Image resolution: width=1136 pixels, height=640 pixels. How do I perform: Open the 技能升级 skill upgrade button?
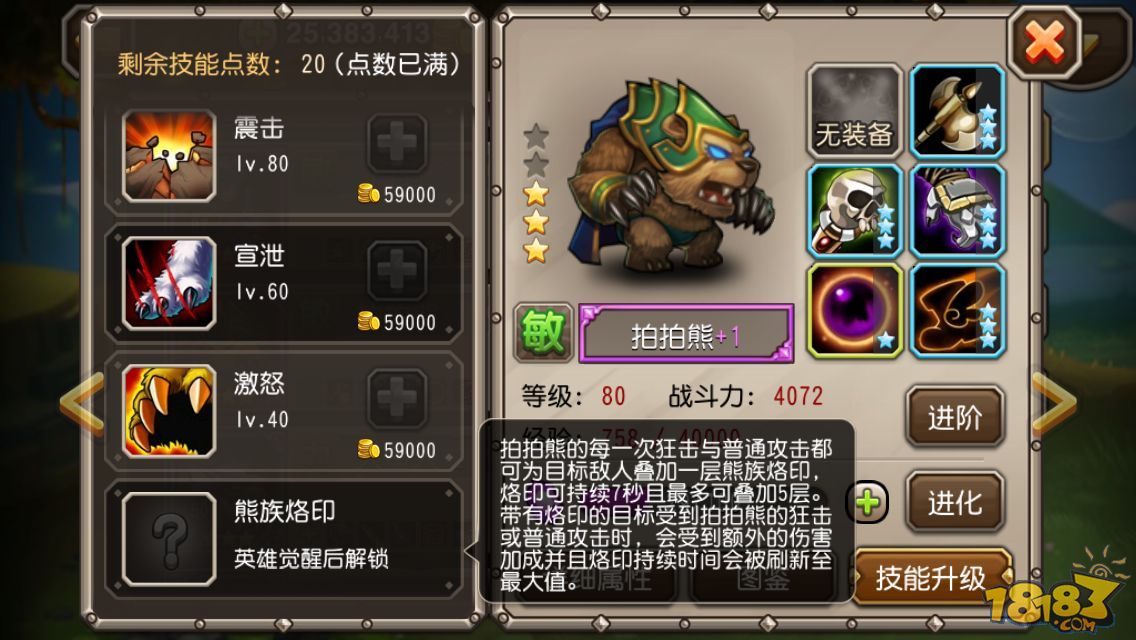[x=930, y=577]
